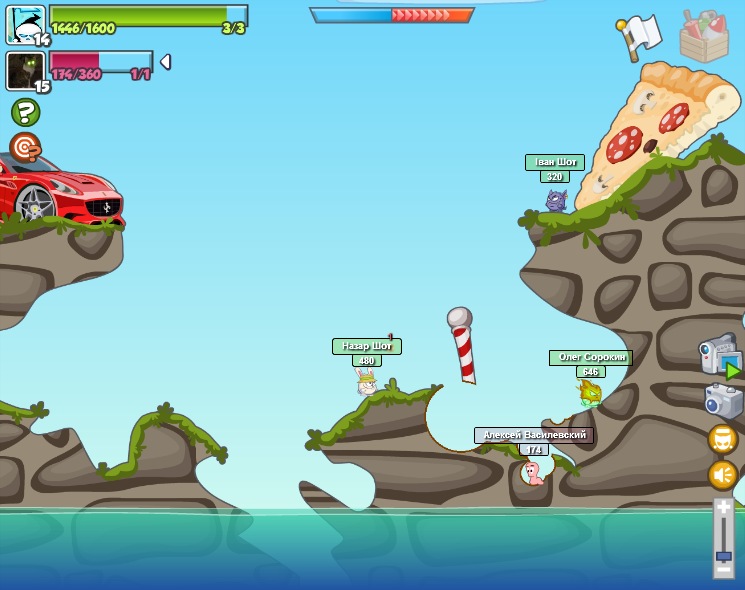Zoom out with the minus button
745x590 pixels.
[x=724, y=570]
